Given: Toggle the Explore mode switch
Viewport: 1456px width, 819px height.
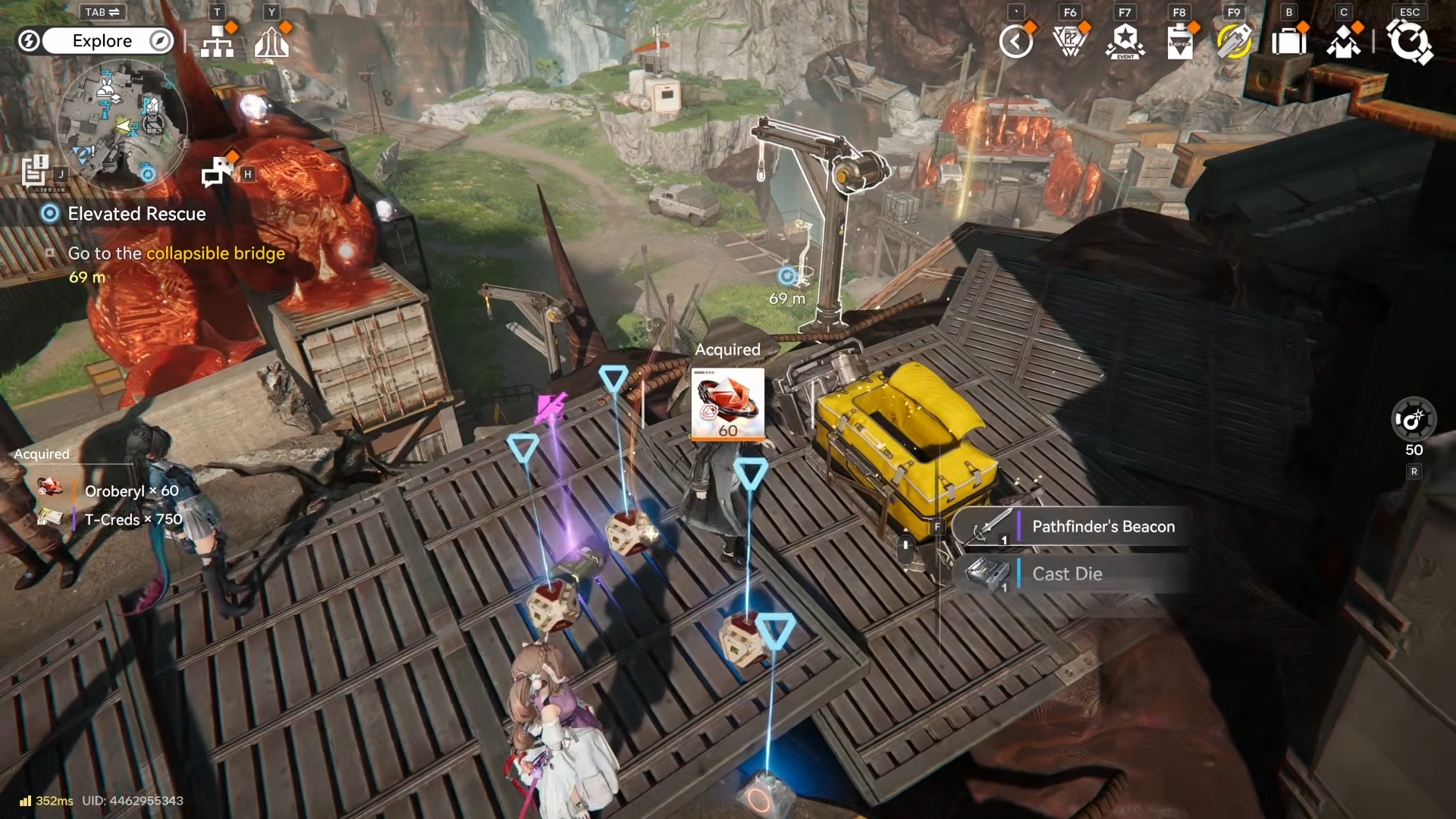Looking at the screenshot, I should (102, 41).
